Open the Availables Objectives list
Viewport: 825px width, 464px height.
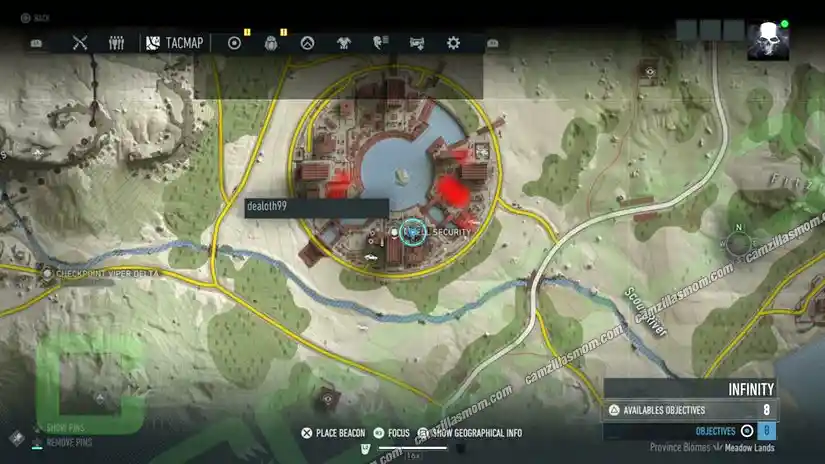tap(690, 410)
